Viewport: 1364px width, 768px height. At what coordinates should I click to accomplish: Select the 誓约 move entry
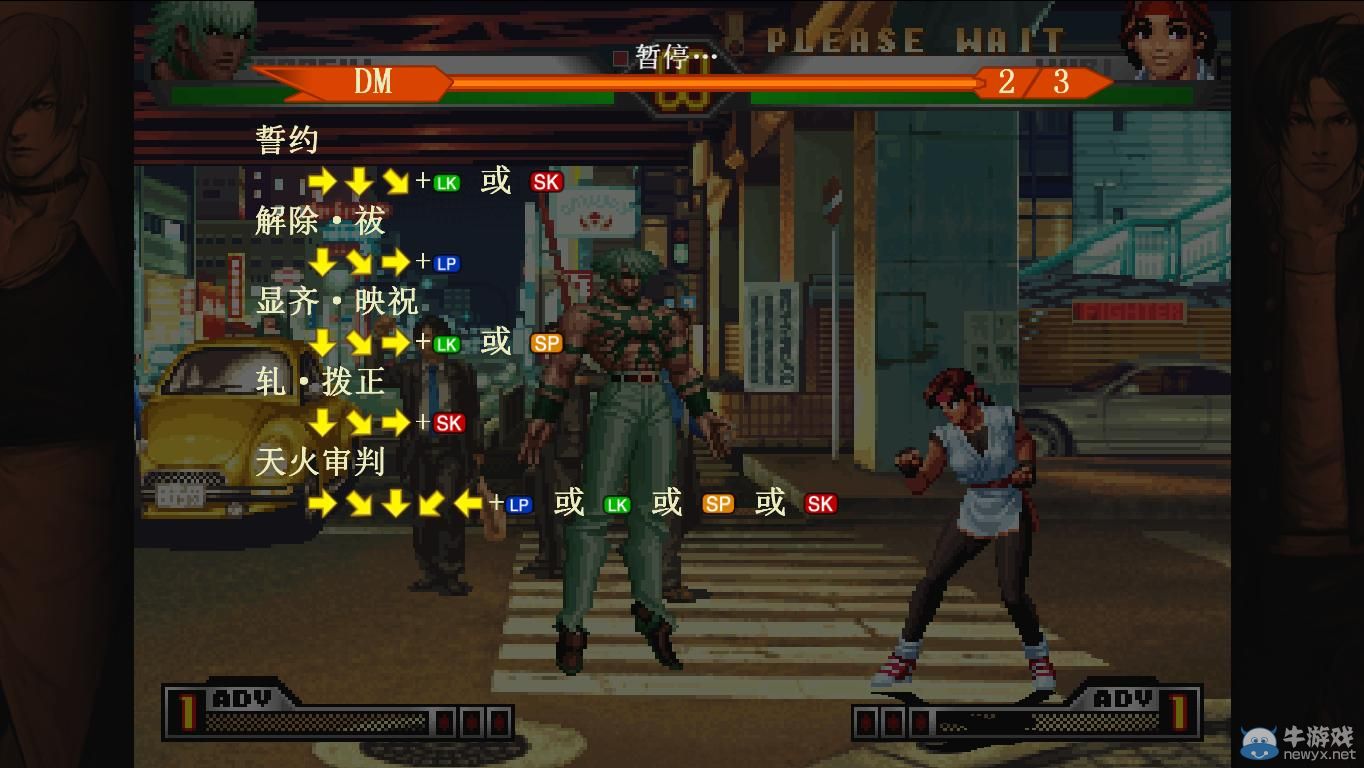pyautogui.click(x=287, y=140)
